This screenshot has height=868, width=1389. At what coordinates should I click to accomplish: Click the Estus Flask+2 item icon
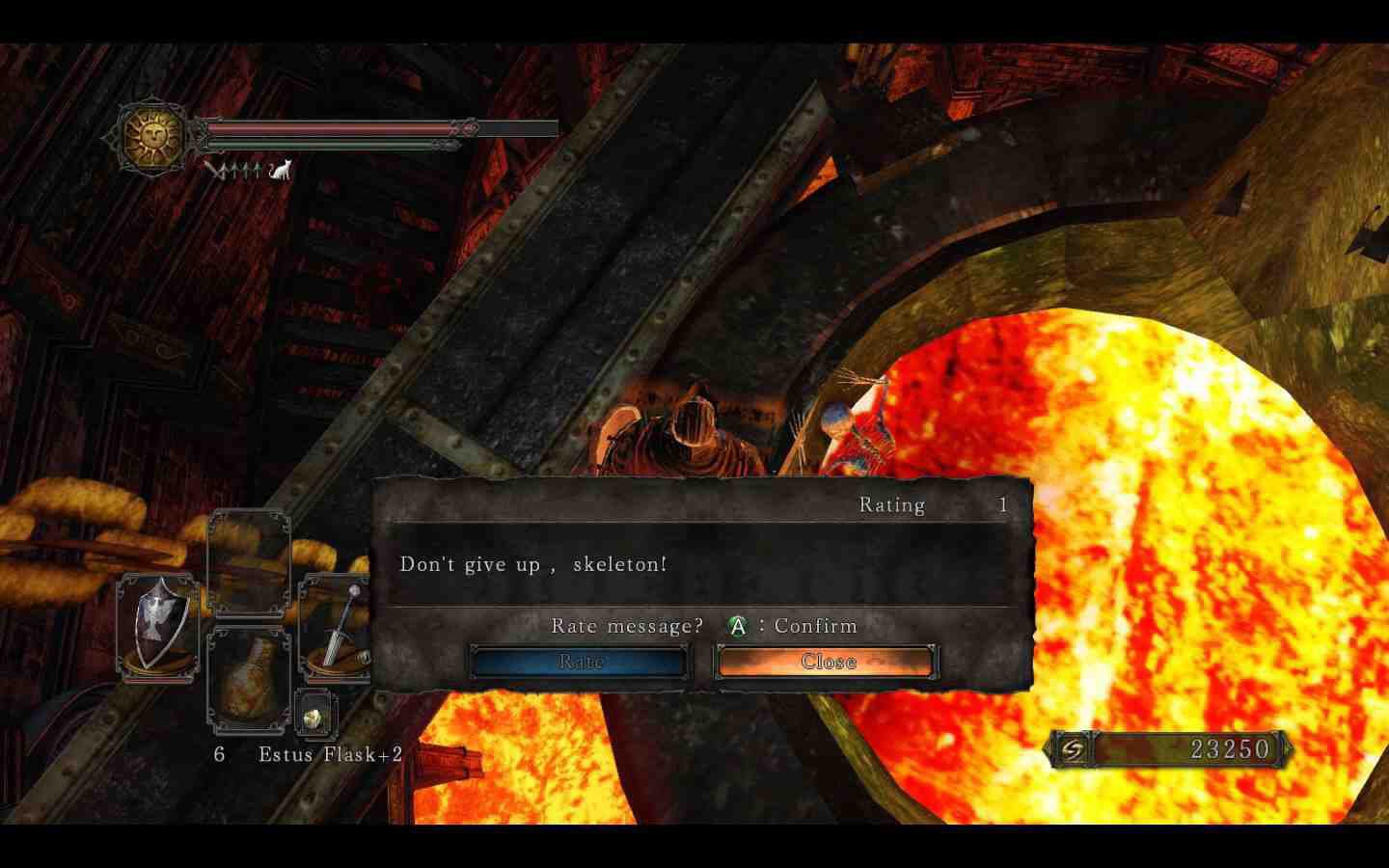click(x=248, y=680)
